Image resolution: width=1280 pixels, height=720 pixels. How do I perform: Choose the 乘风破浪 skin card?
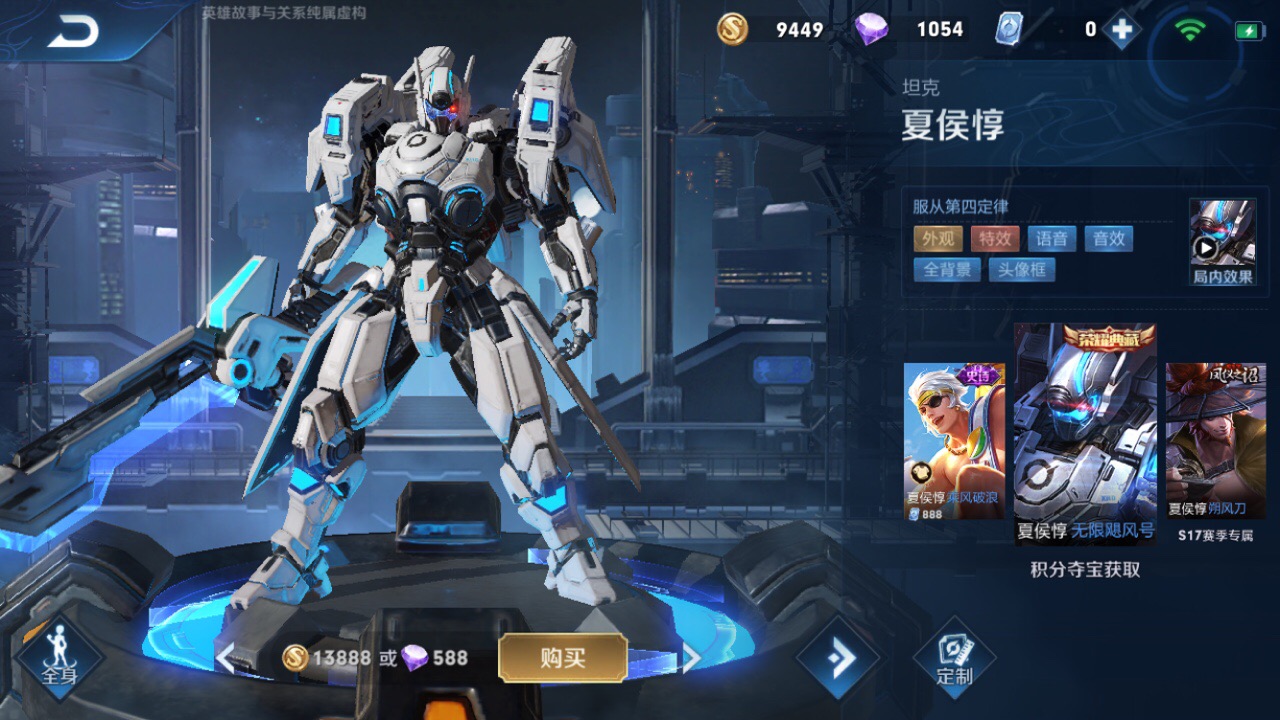pyautogui.click(x=954, y=440)
